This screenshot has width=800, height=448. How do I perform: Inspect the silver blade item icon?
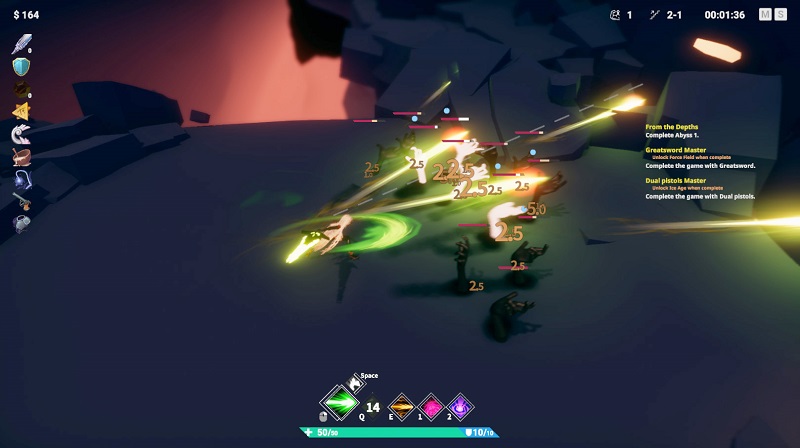coord(21,44)
